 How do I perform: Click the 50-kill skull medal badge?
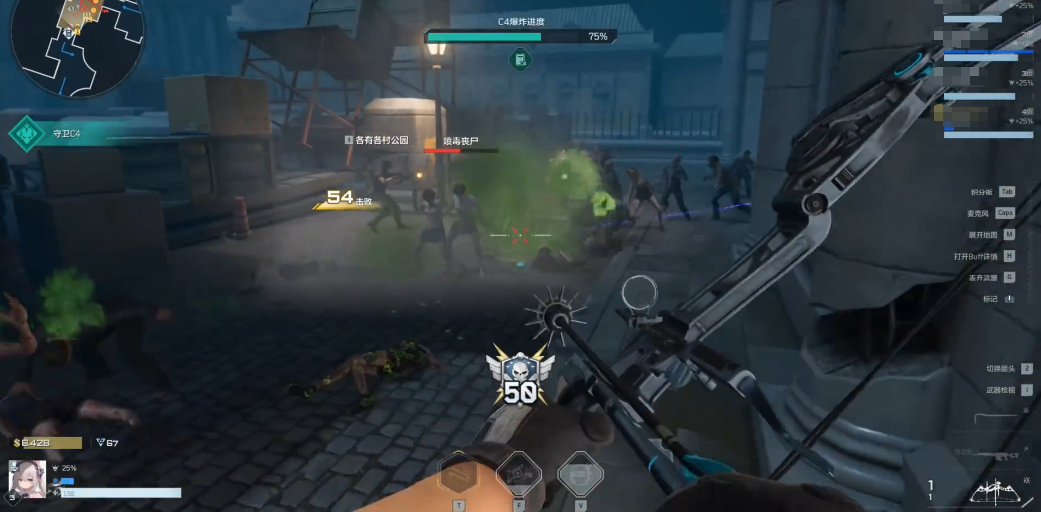(x=519, y=377)
